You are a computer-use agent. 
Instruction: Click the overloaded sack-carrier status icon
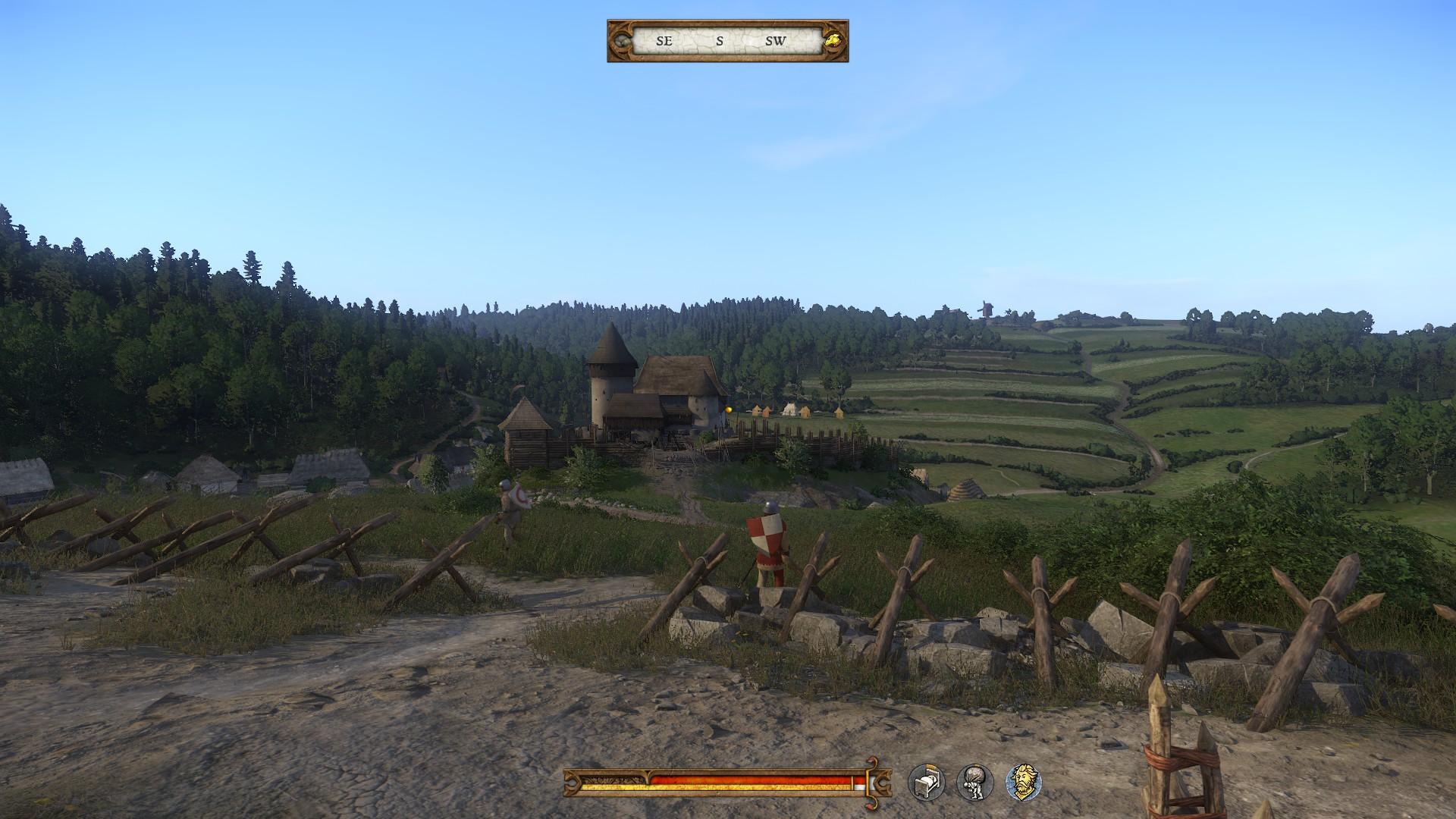tap(974, 782)
